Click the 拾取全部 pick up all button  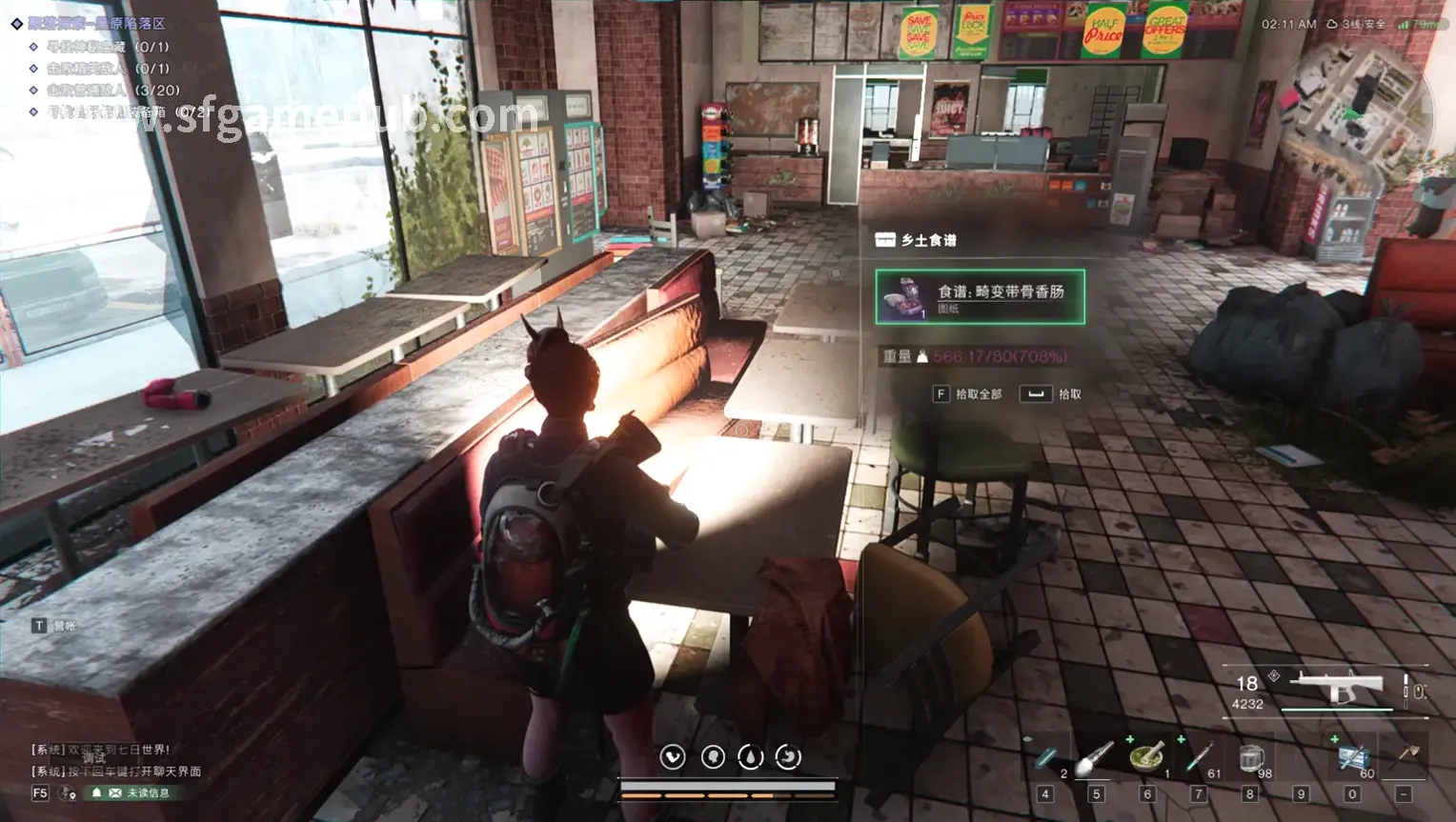pyautogui.click(x=967, y=393)
